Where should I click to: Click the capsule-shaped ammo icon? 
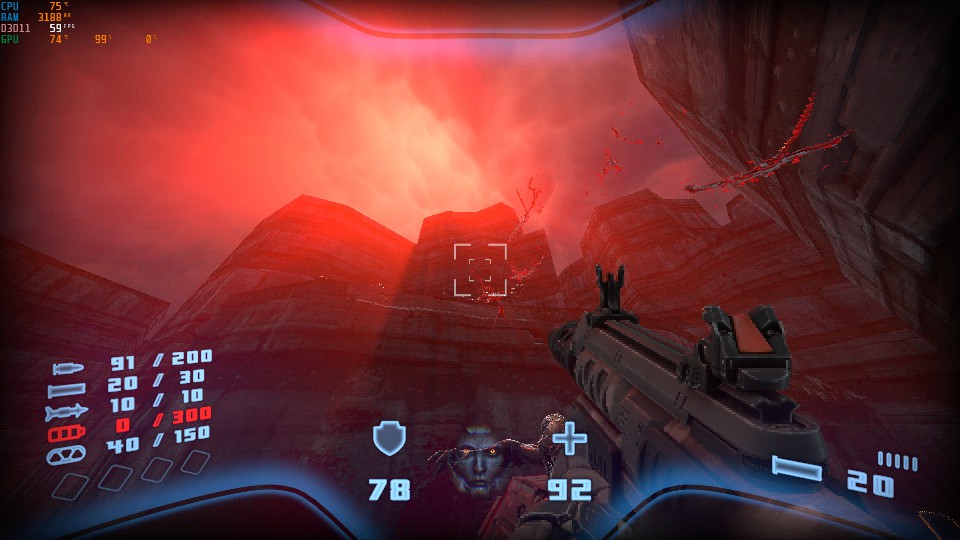(x=67, y=454)
